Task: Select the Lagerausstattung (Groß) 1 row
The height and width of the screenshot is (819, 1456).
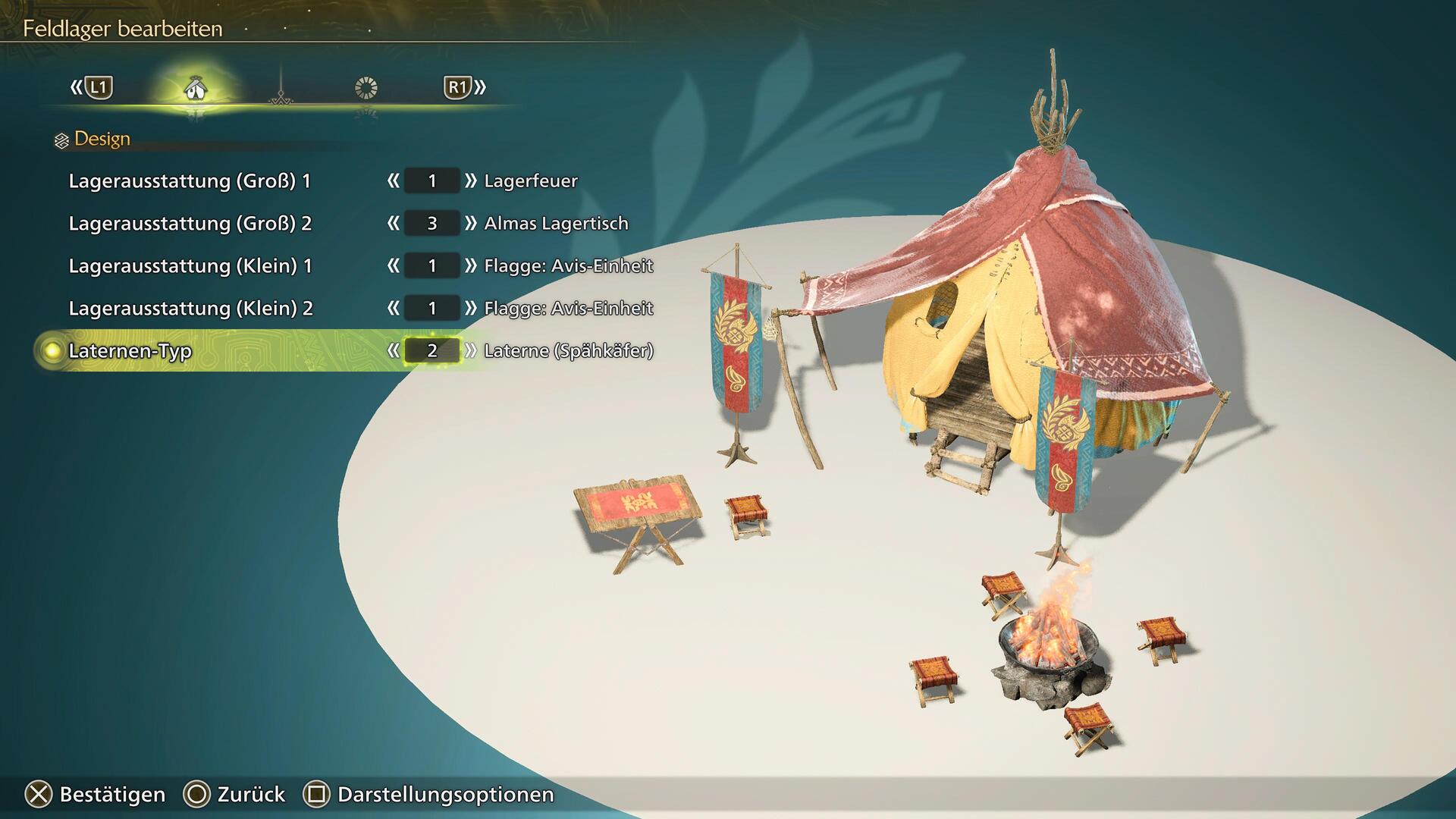Action: coord(190,181)
